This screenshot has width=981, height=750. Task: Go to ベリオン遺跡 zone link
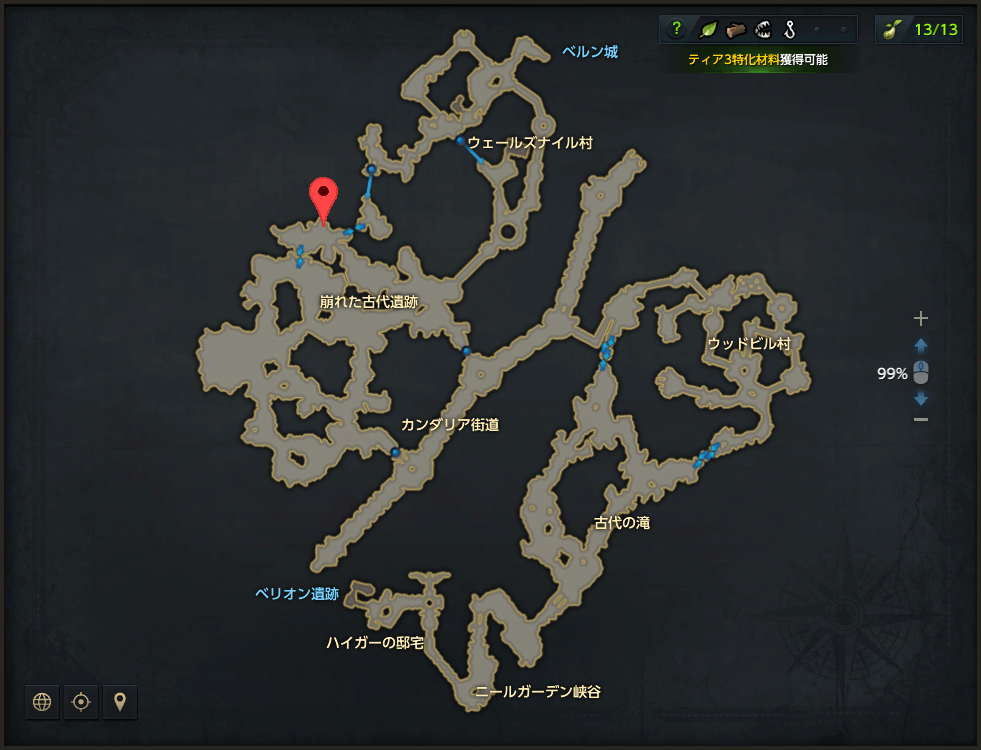point(296,594)
